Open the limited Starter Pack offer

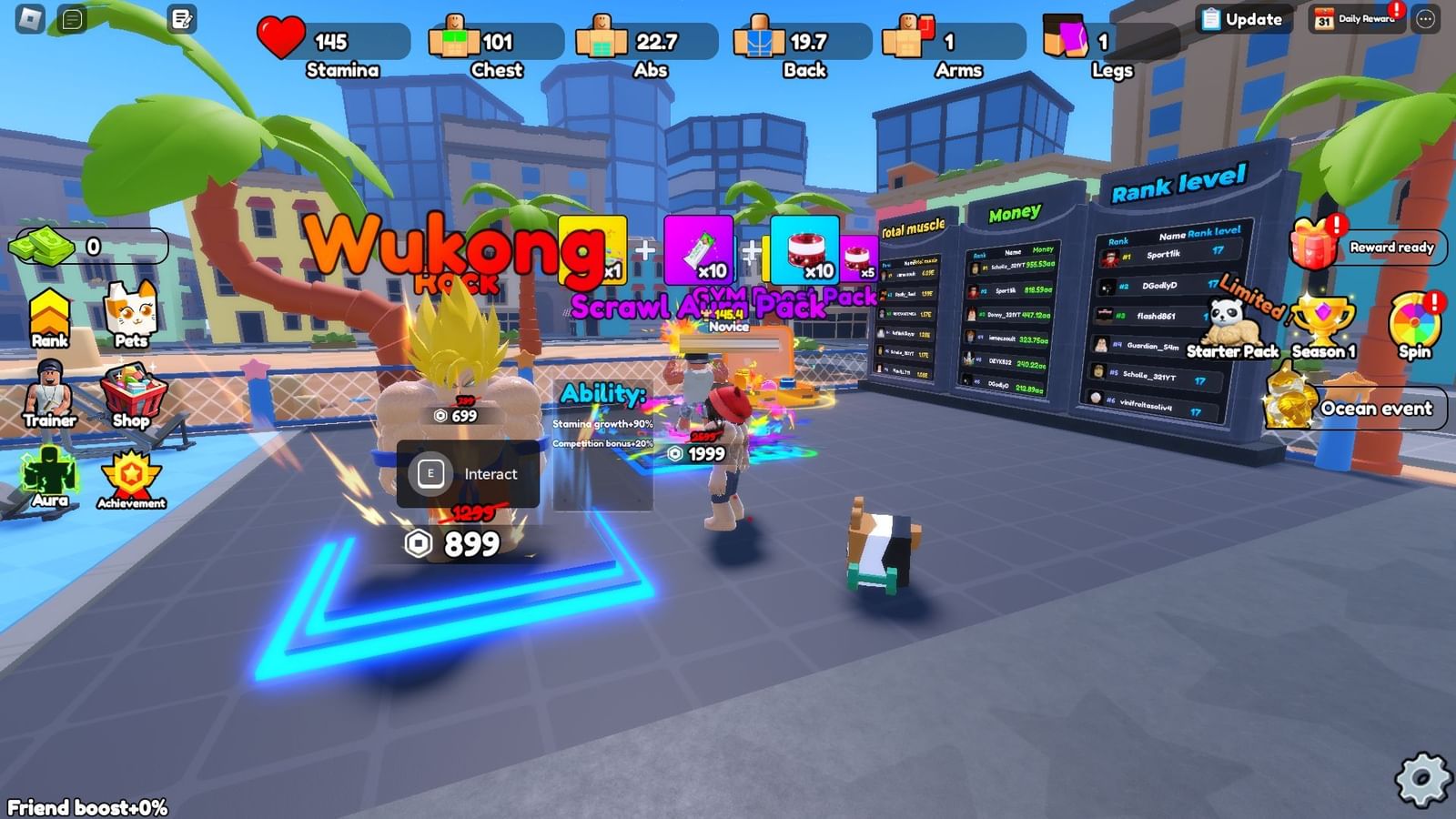(1231, 323)
